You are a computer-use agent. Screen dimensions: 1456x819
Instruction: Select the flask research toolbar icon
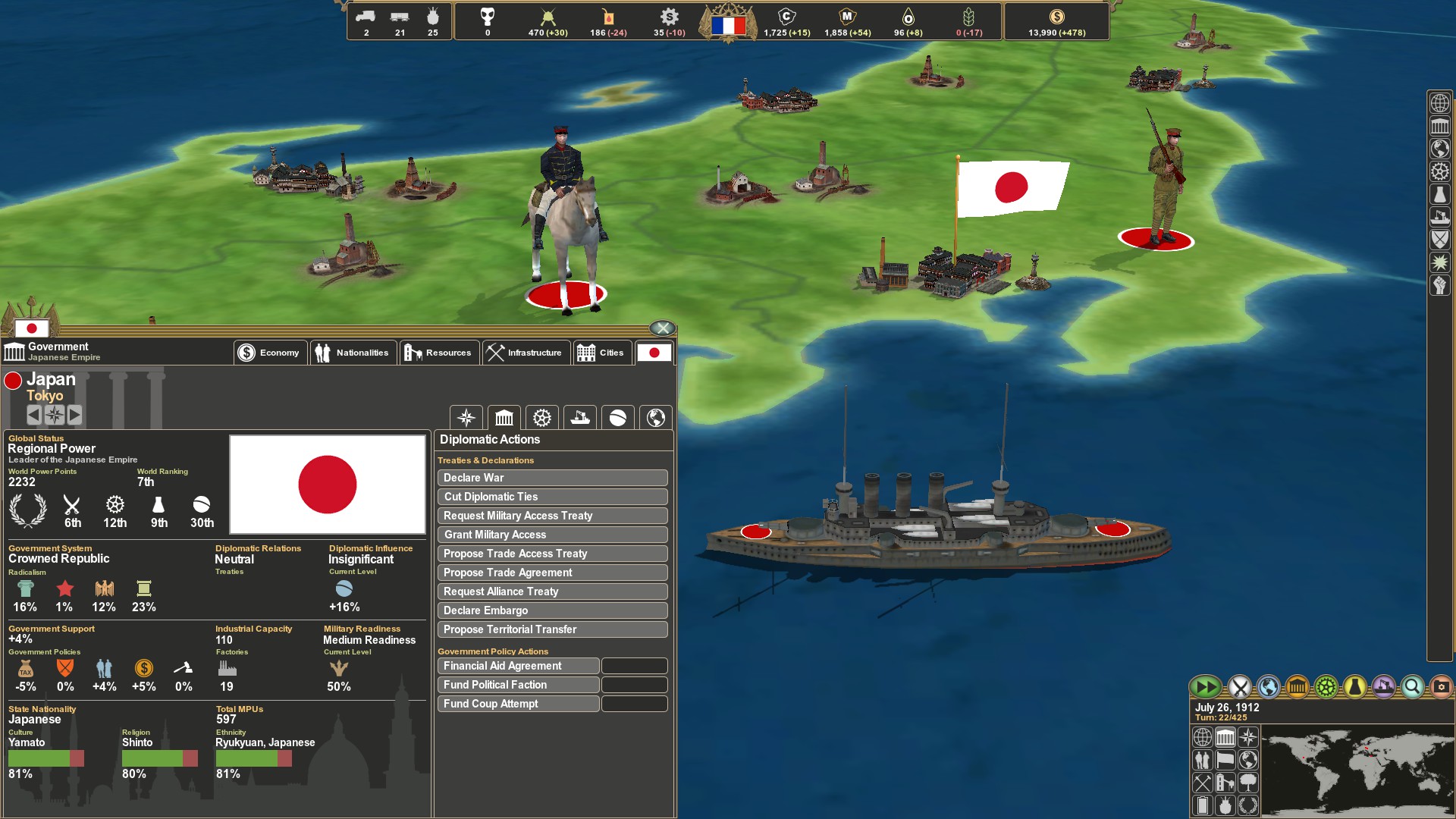click(1354, 687)
